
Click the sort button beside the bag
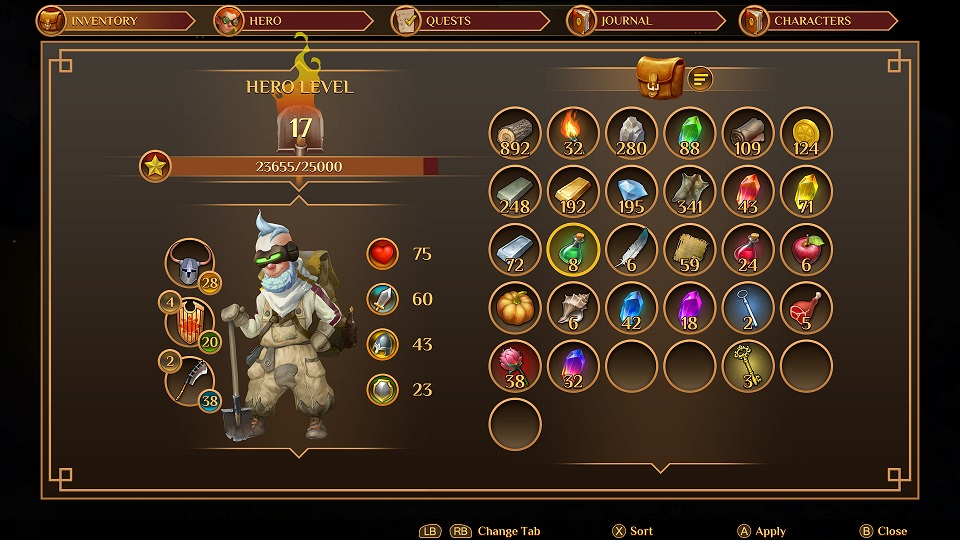[x=701, y=78]
